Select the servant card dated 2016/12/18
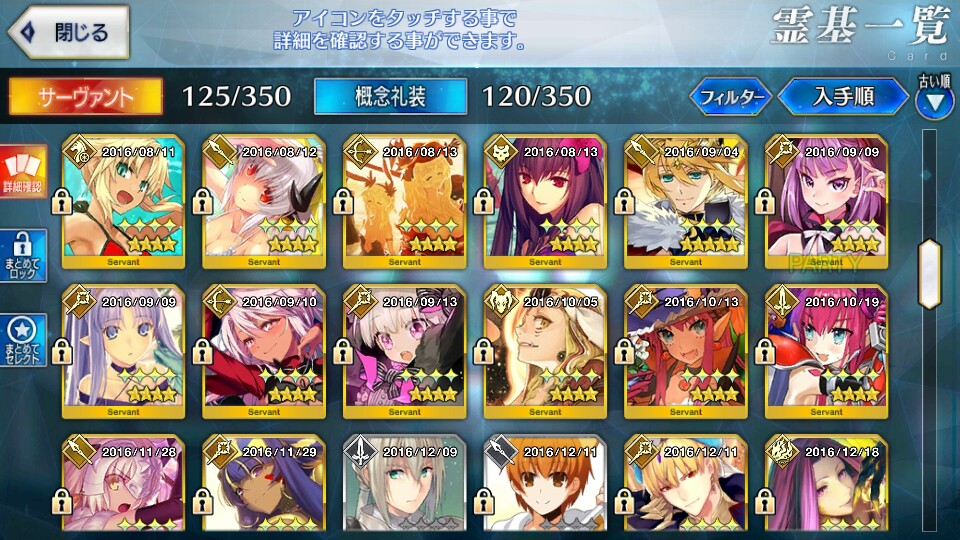Screen dimensions: 960x540 [x=826, y=485]
